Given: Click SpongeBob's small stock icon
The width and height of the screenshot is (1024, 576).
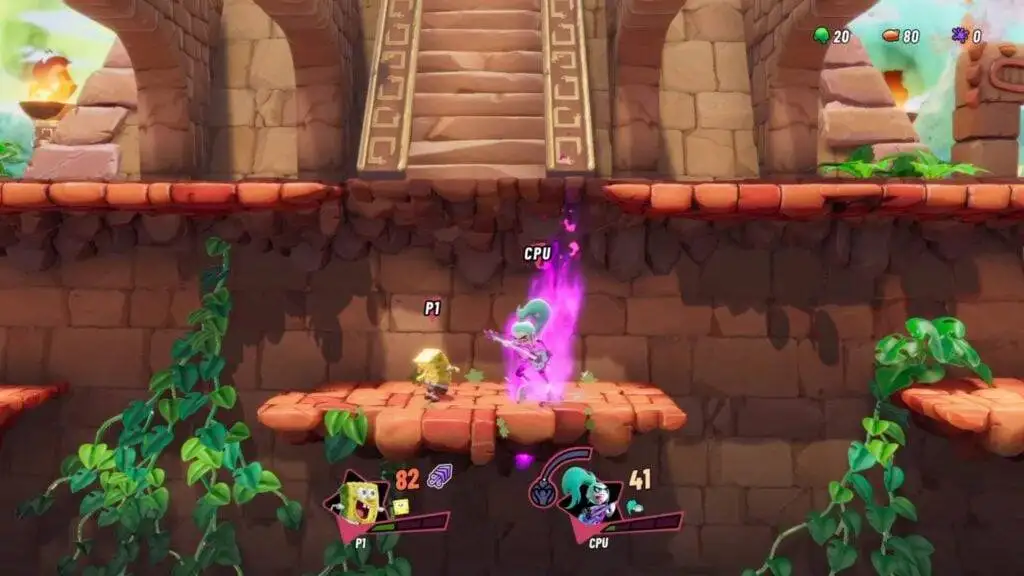Looking at the screenshot, I should coord(400,507).
